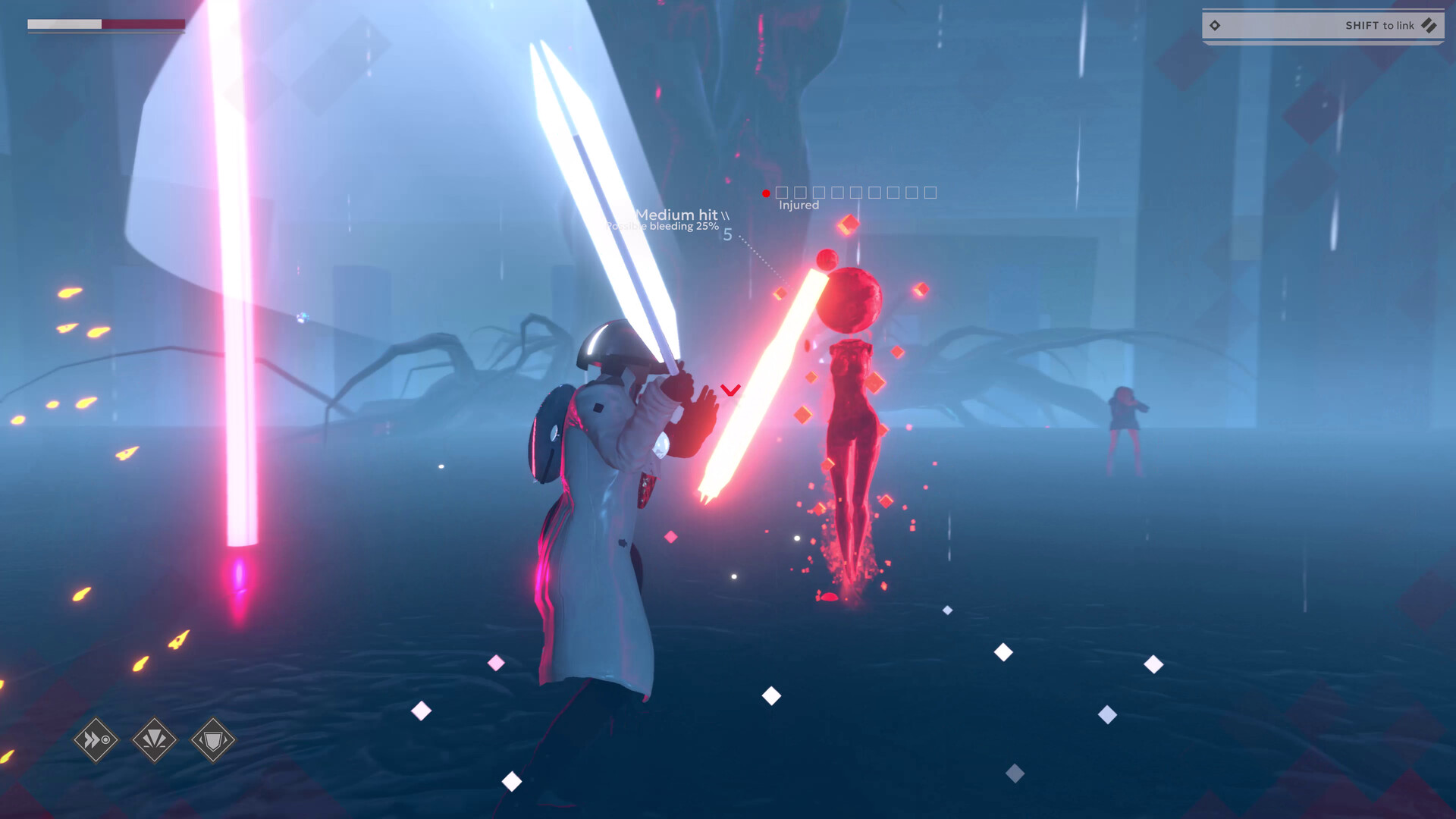Activate the double-chevron dash ability
Viewport: 1456px width, 819px height.
point(96,739)
